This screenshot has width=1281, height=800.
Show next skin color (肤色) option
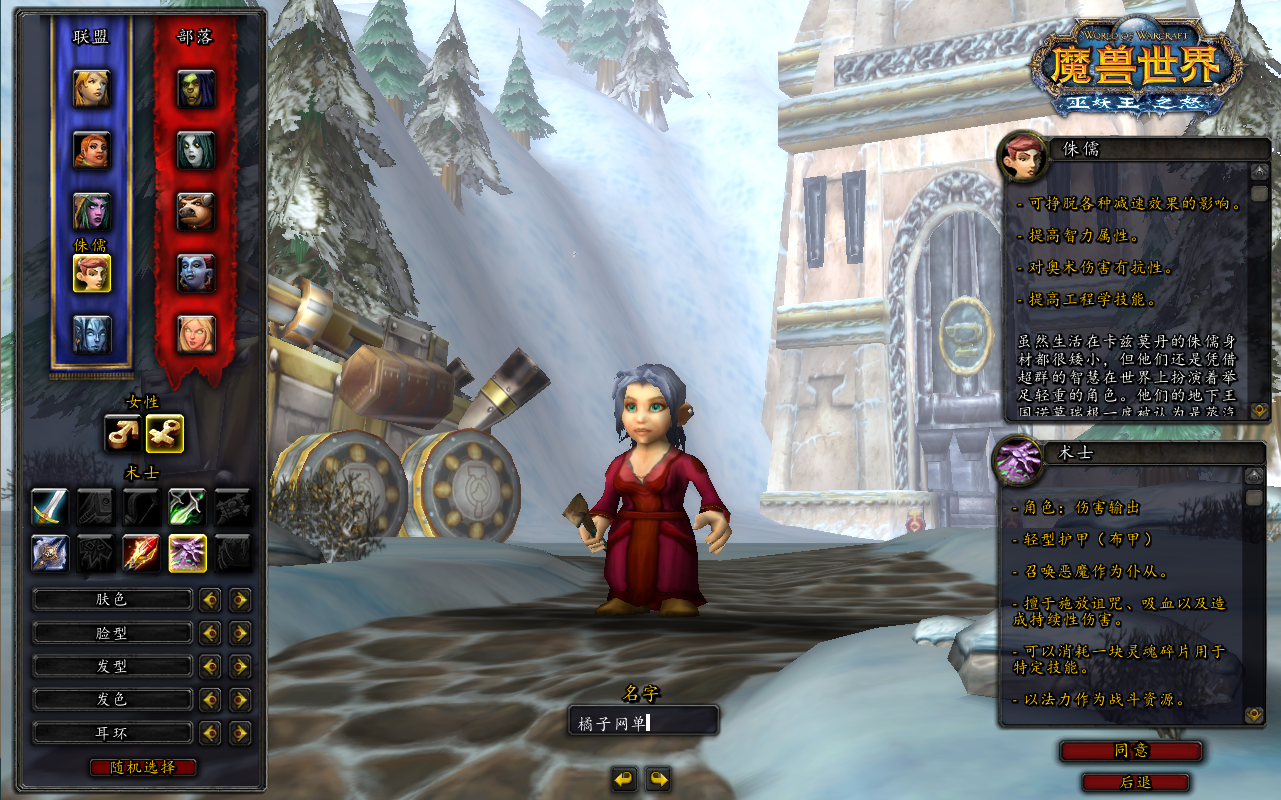click(x=240, y=600)
